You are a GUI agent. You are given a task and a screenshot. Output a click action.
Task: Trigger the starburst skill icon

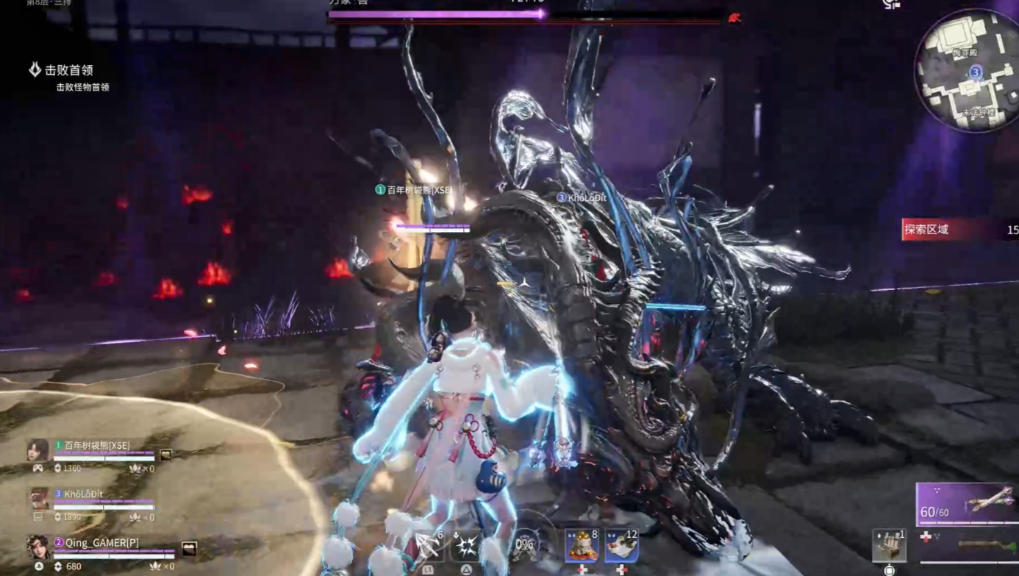click(x=467, y=546)
